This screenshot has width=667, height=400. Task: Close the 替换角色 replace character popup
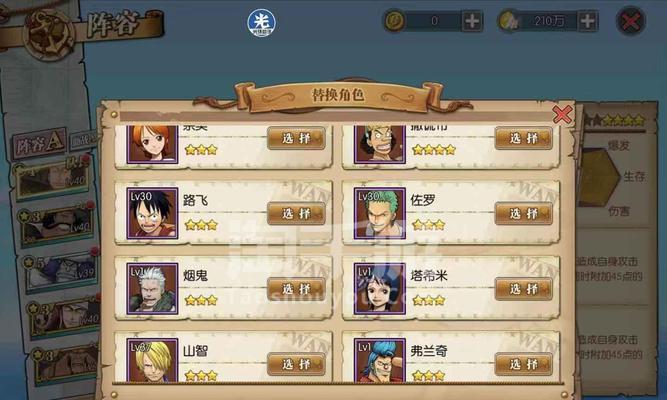[x=563, y=114]
